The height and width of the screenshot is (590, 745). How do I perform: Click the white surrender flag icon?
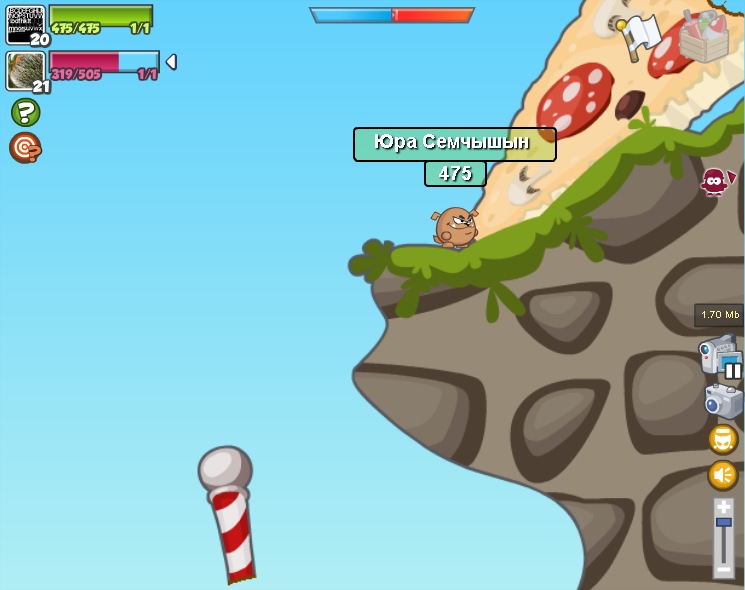(x=639, y=36)
